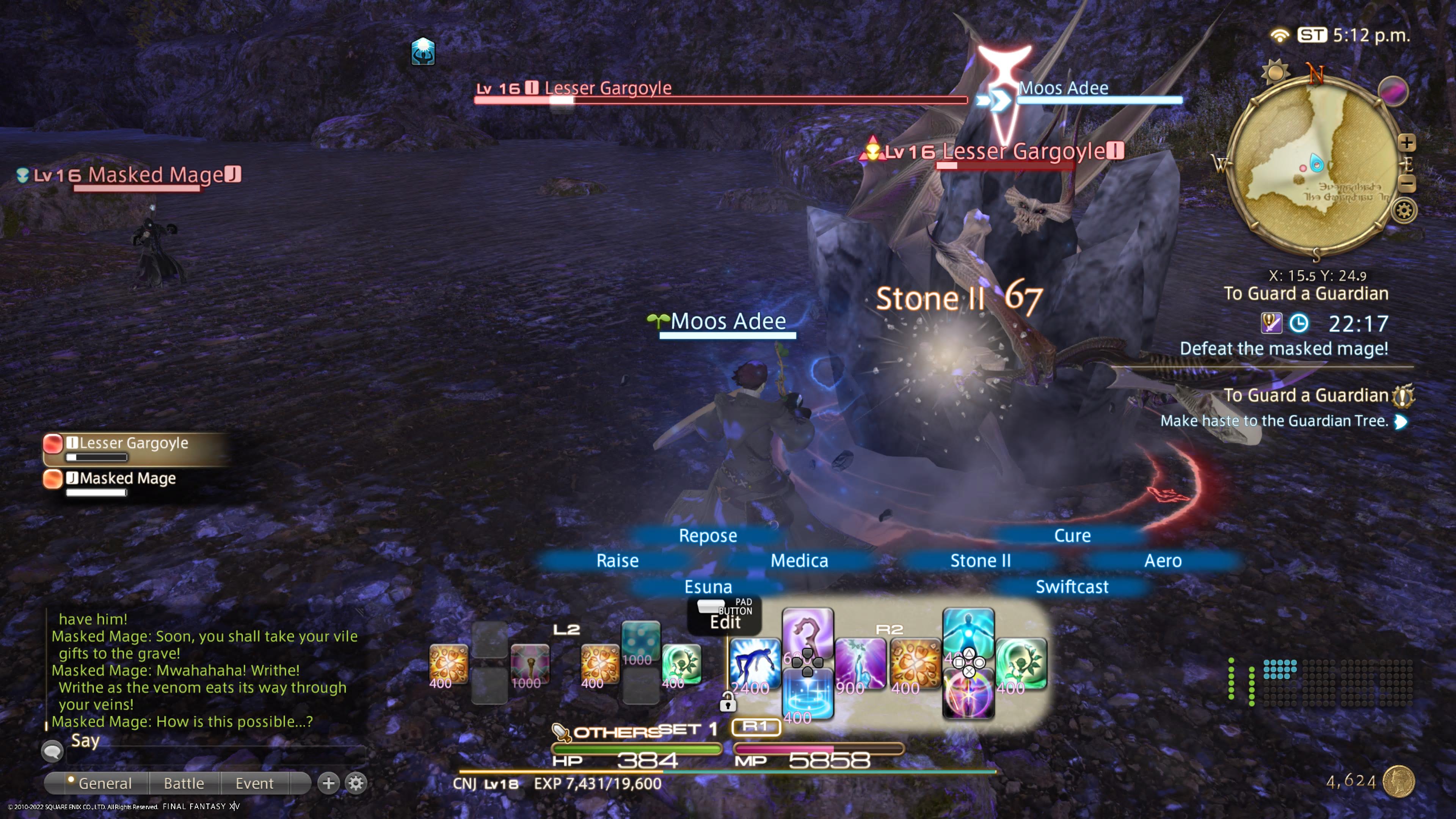Toggle the hotbar padlock icon
The width and height of the screenshot is (1456, 819).
coord(728,703)
